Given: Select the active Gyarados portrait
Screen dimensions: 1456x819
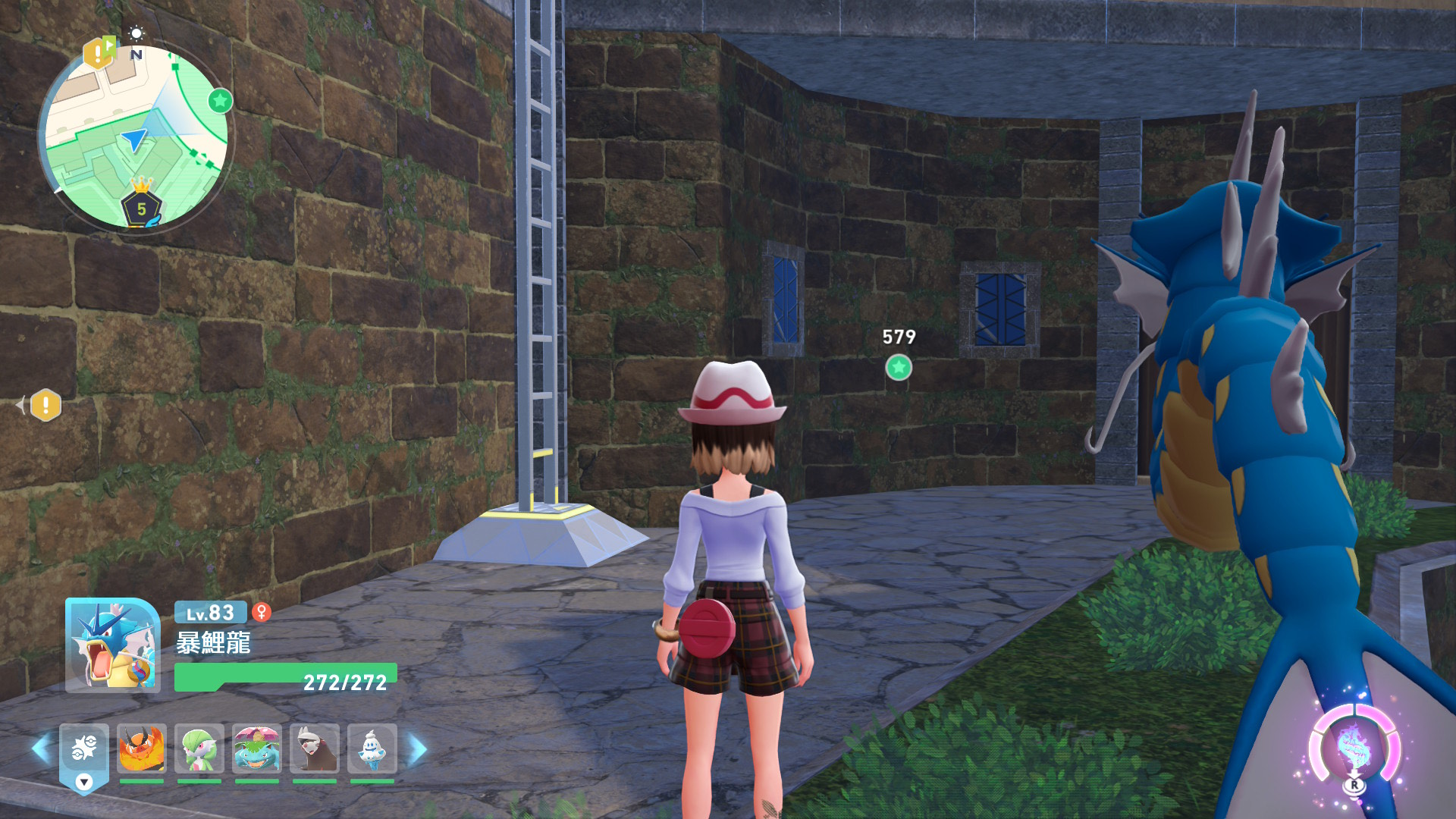Looking at the screenshot, I should click(x=113, y=645).
